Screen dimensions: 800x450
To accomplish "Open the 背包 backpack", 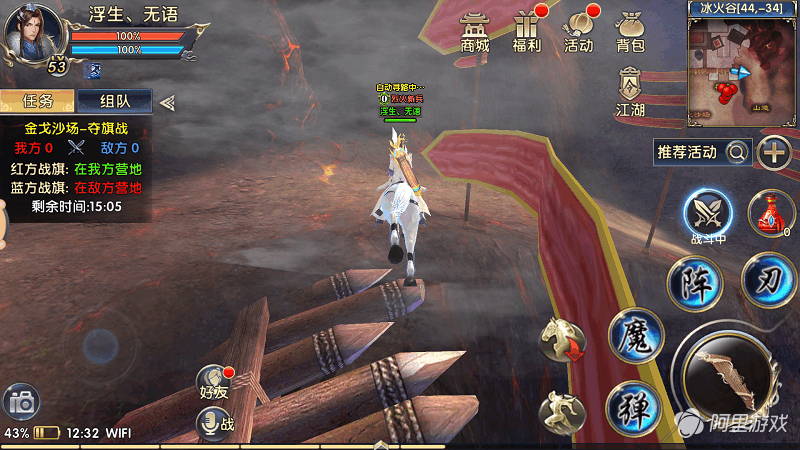I will [630, 31].
